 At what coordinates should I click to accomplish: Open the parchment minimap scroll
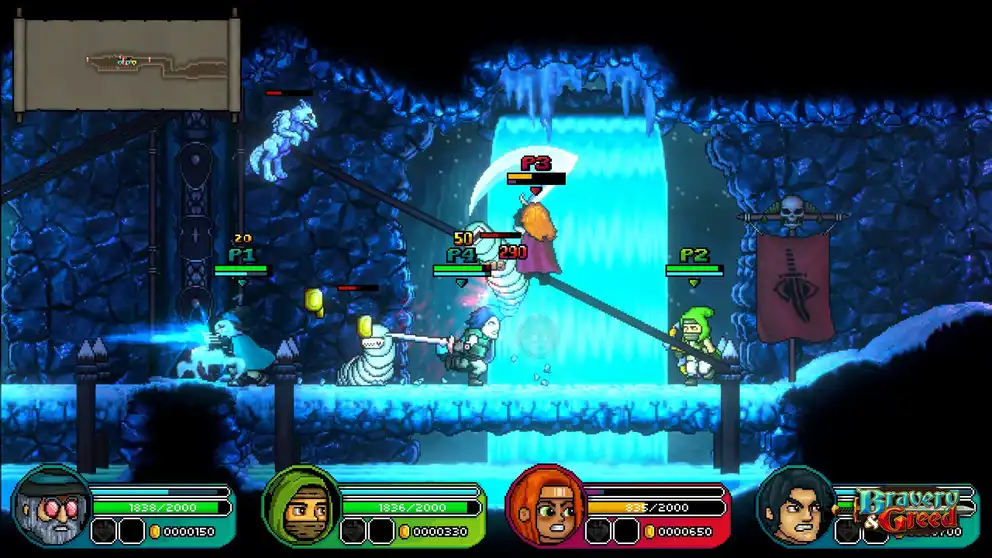(126, 63)
